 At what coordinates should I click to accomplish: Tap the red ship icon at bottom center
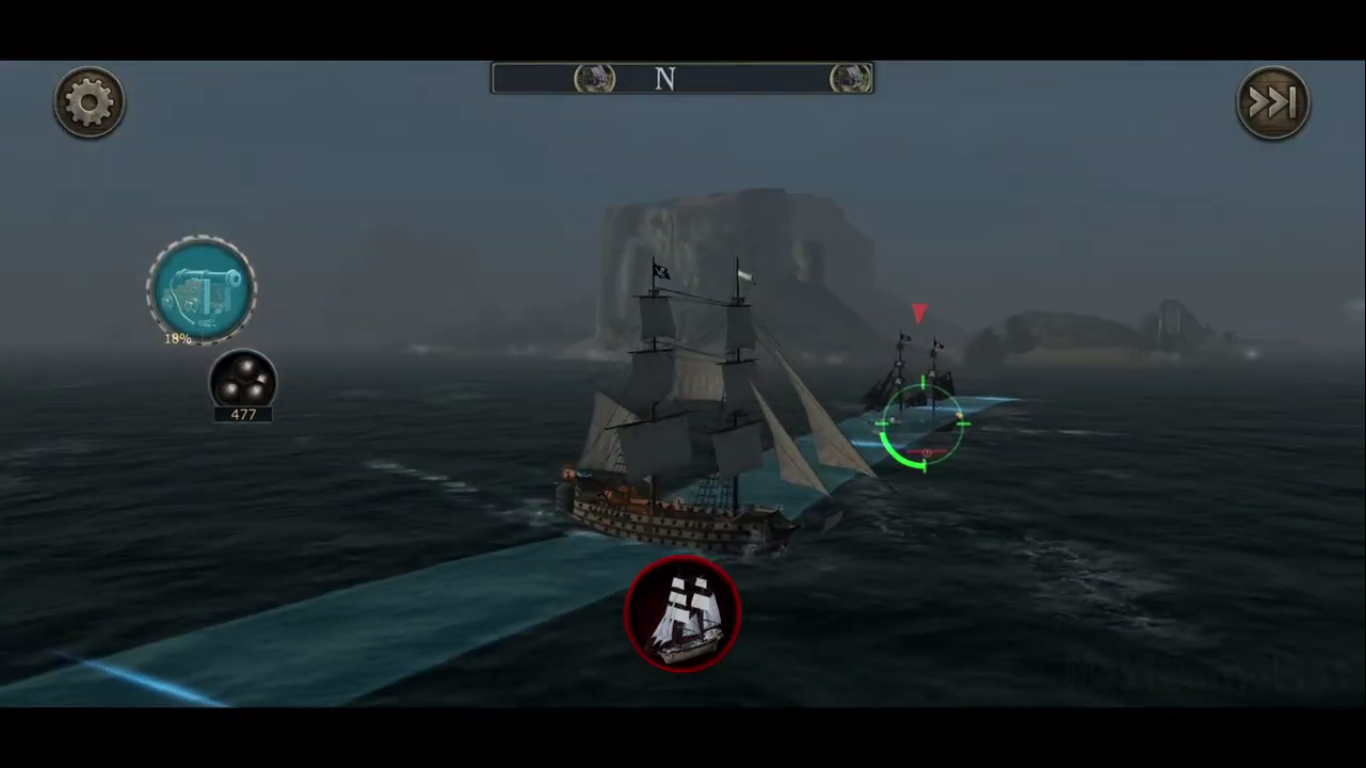pyautogui.click(x=683, y=613)
